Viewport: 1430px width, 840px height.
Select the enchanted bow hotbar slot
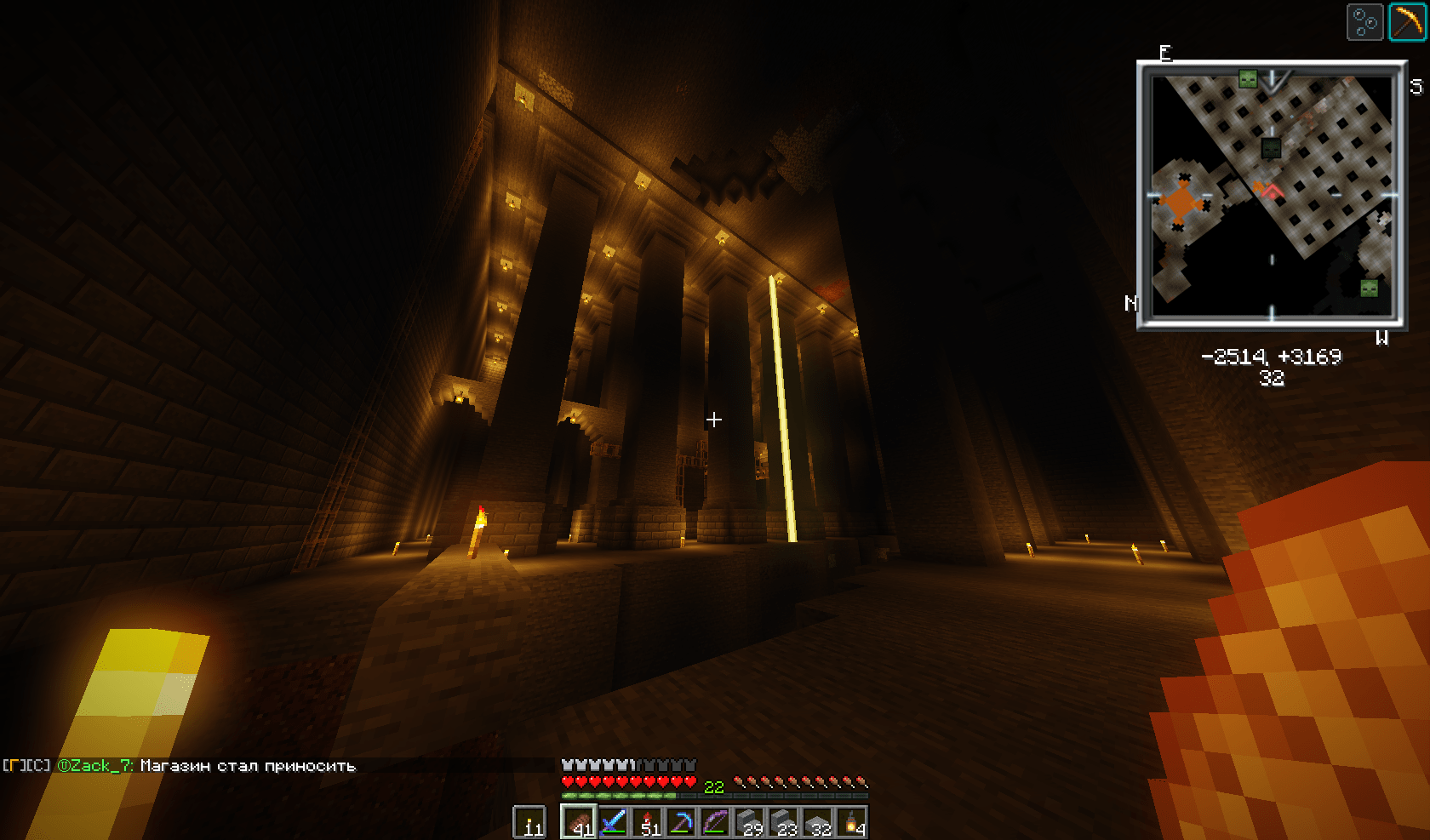tap(715, 822)
